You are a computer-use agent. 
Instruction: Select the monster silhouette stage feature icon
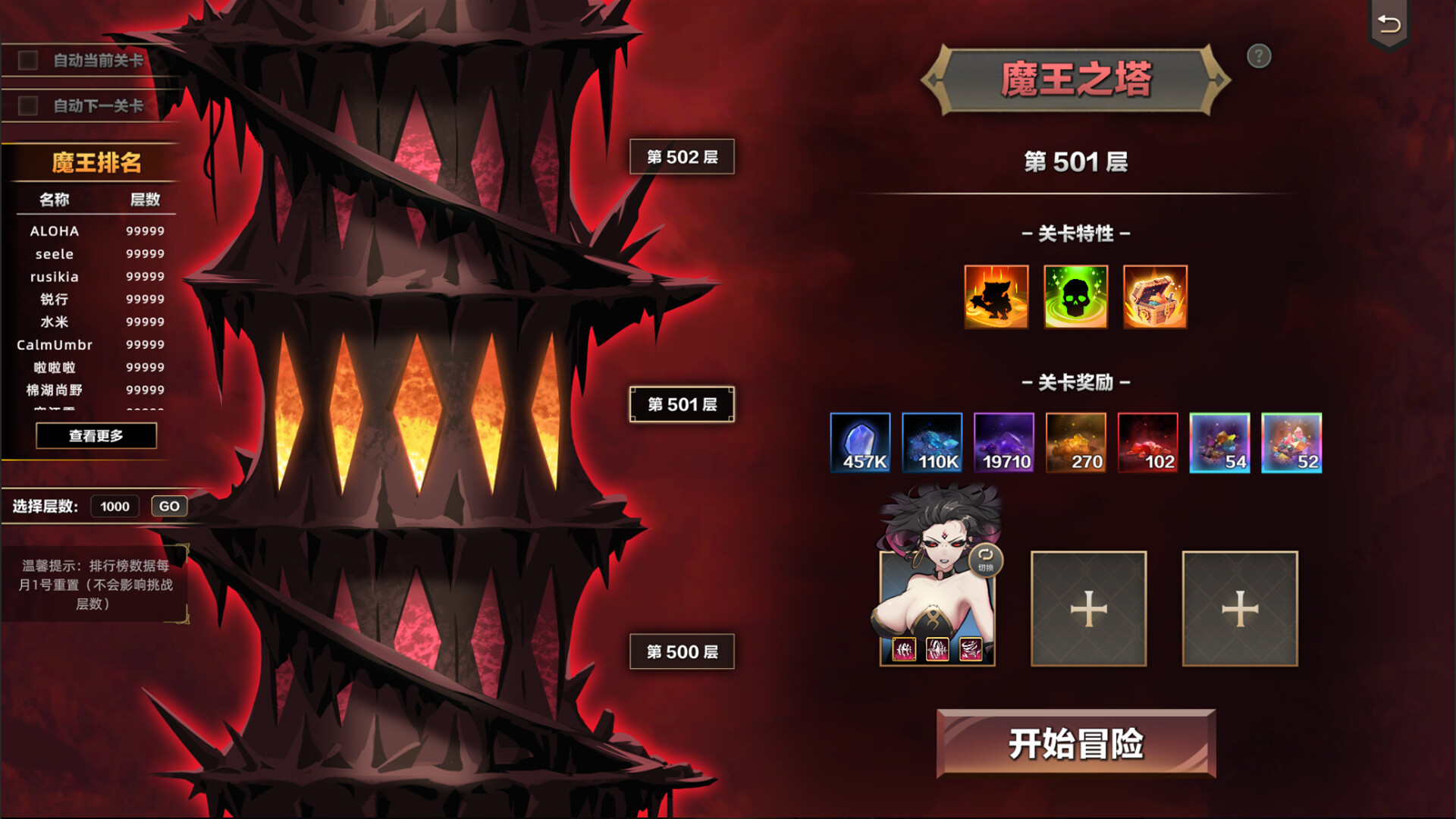996,297
